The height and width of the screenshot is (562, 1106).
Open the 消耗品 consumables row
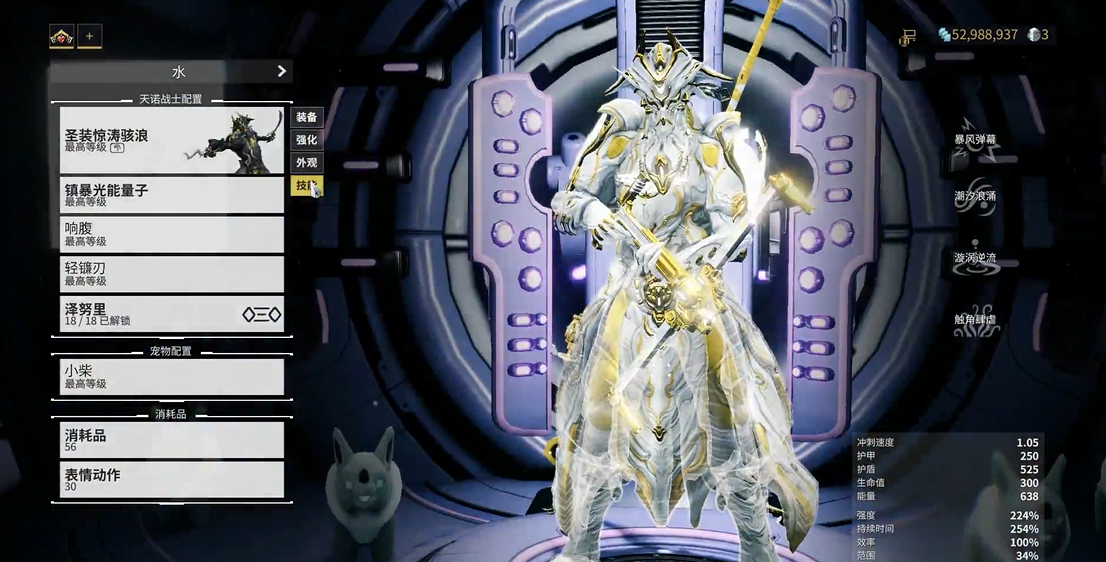[x=171, y=440]
